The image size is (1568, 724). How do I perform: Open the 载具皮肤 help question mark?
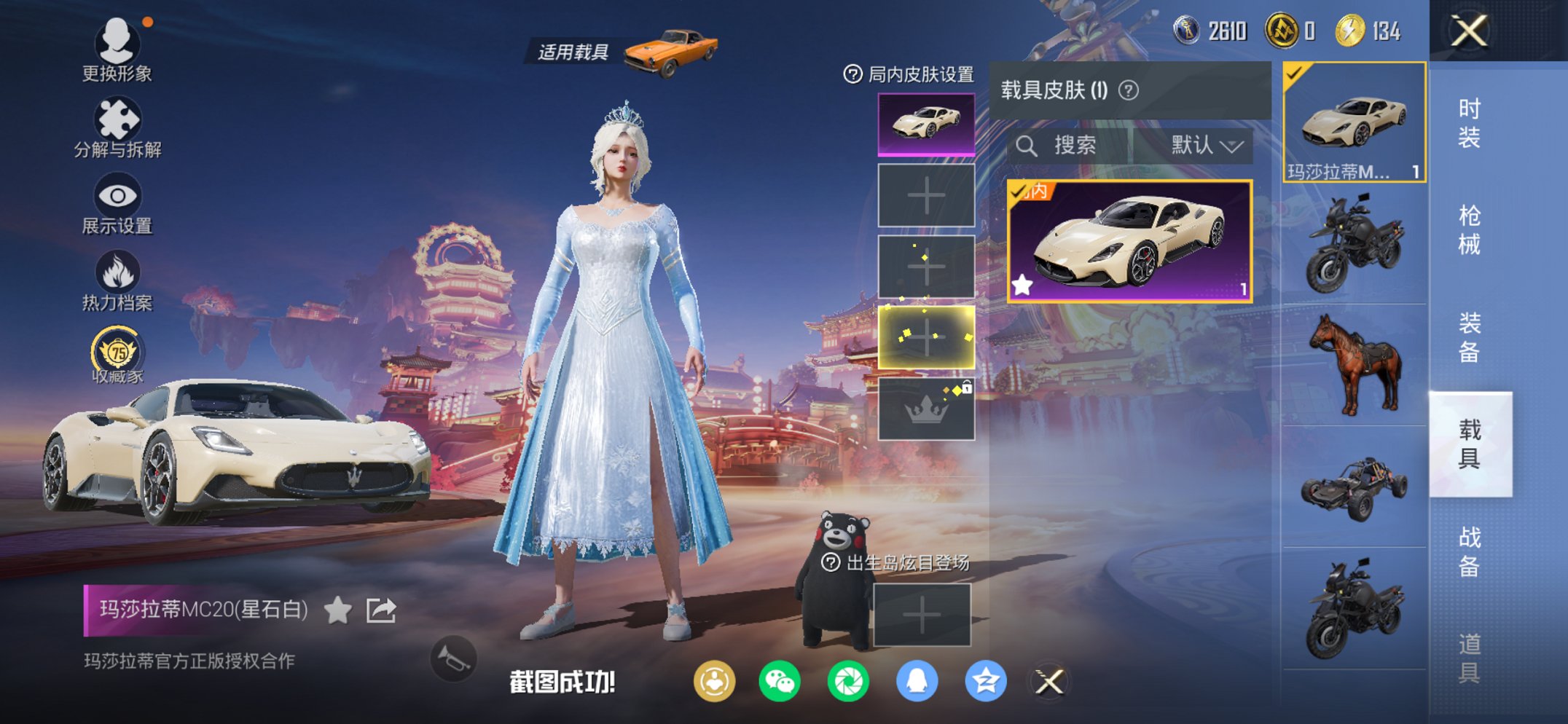point(1126,90)
